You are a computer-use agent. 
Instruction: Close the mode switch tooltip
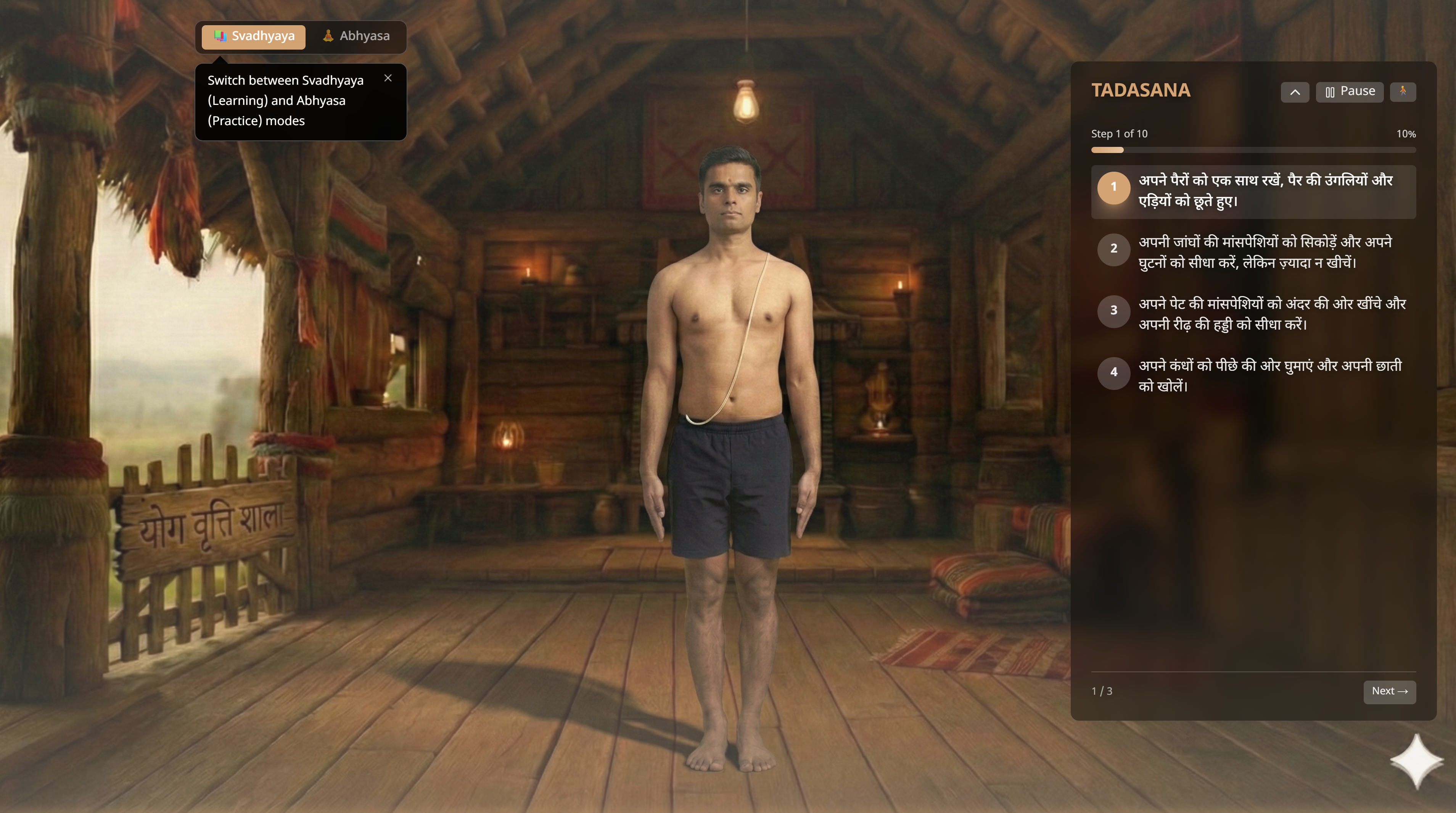pos(388,79)
